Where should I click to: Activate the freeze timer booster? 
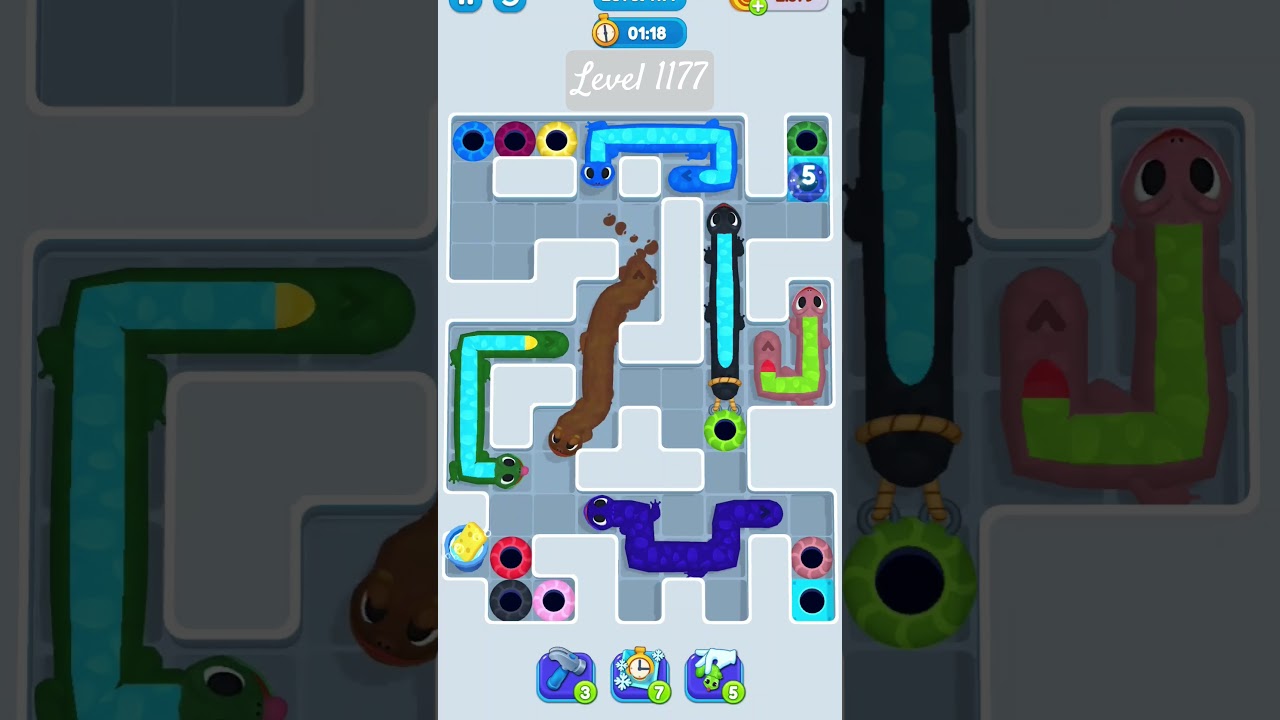tap(640, 675)
